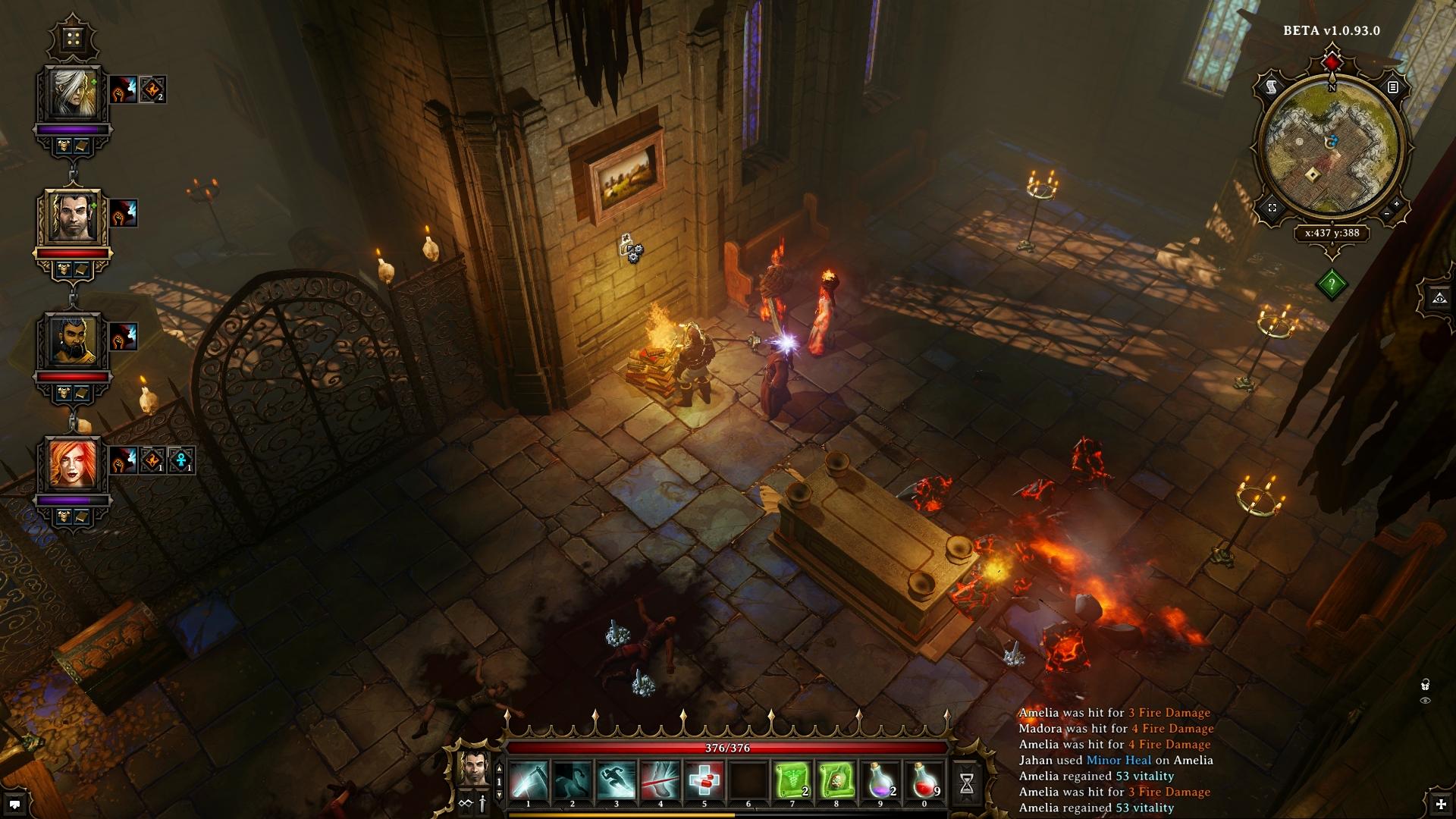Viewport: 1456px width, 819px height.
Task: Open the scroll journal icon beside minimap
Action: tap(1271, 88)
